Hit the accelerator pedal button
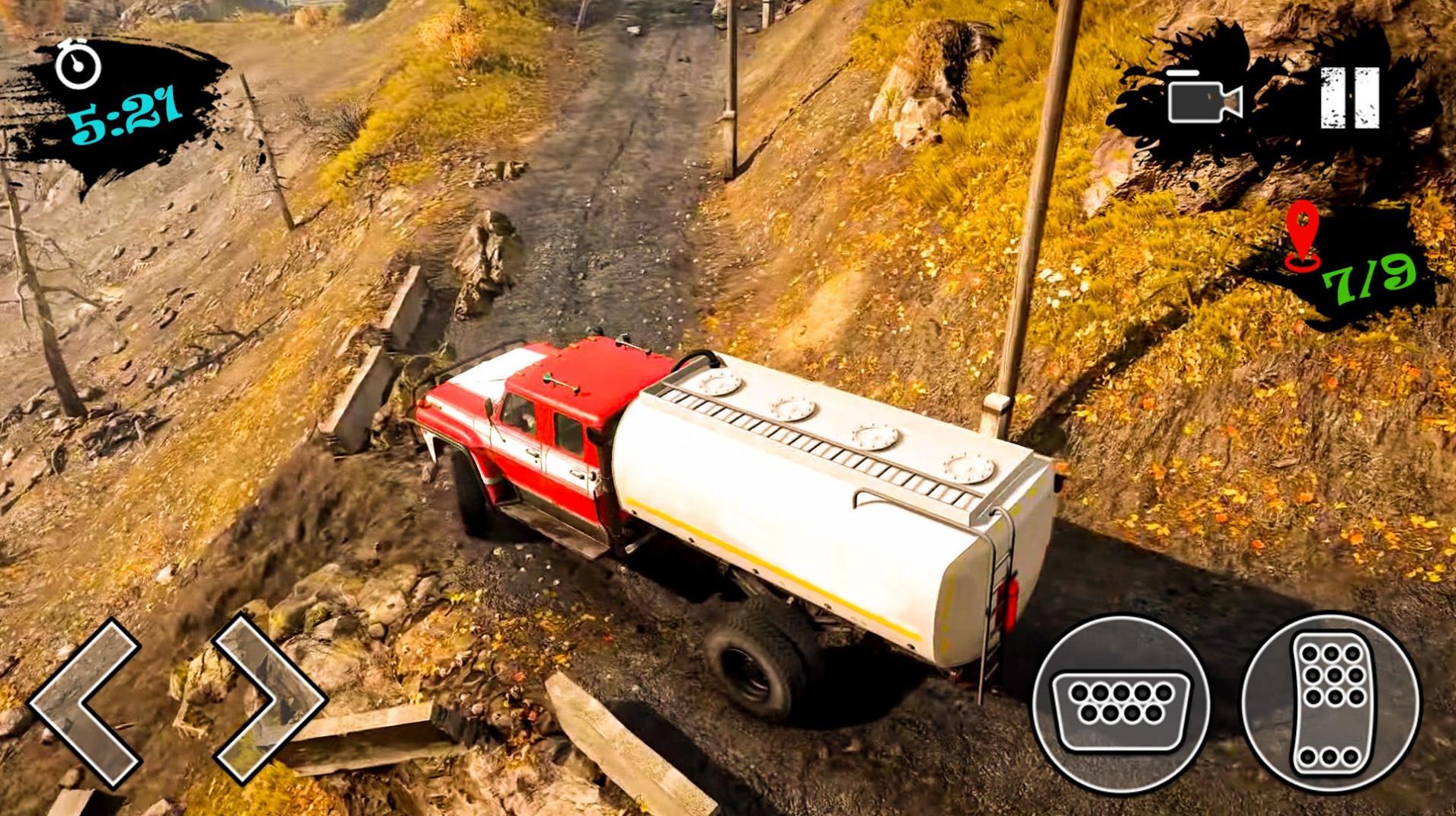Screen dimensions: 1456x816 click(x=1331, y=702)
